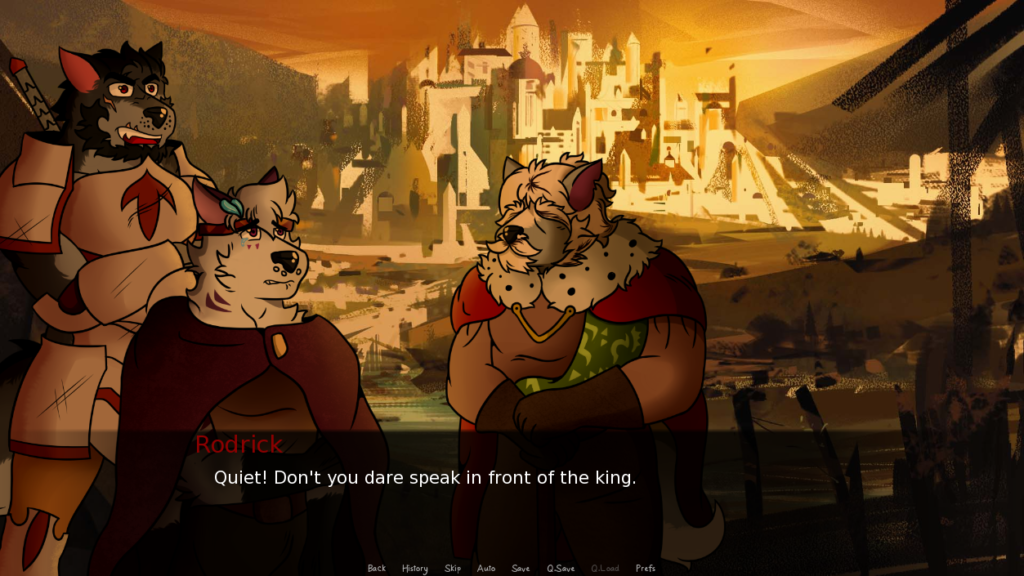Viewport: 1024px width, 576px height.
Task: Open the dialogue History log
Action: (x=415, y=568)
